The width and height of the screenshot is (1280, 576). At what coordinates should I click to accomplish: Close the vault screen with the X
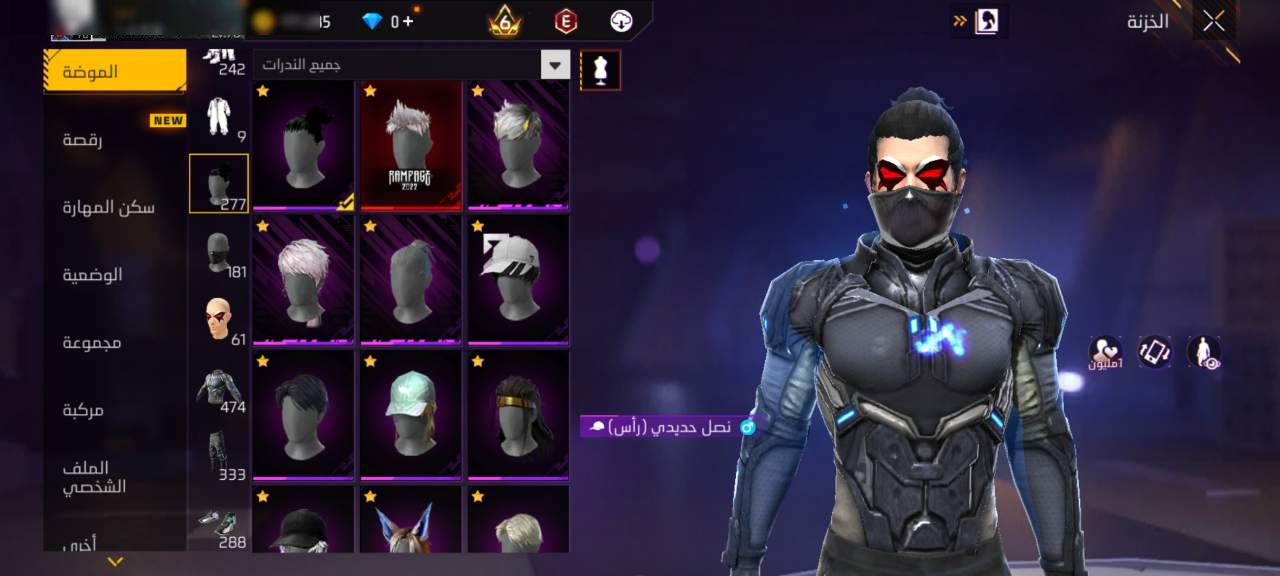(x=1214, y=21)
